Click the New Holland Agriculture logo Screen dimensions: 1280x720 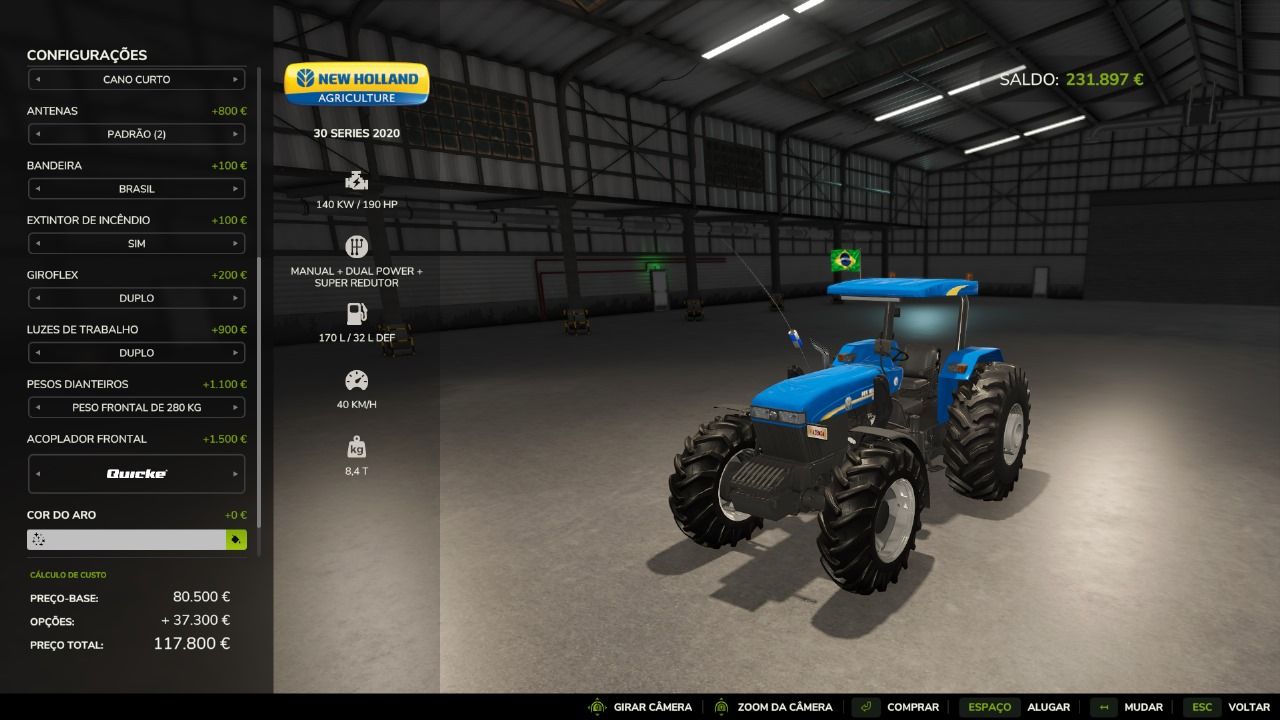[x=356, y=84]
